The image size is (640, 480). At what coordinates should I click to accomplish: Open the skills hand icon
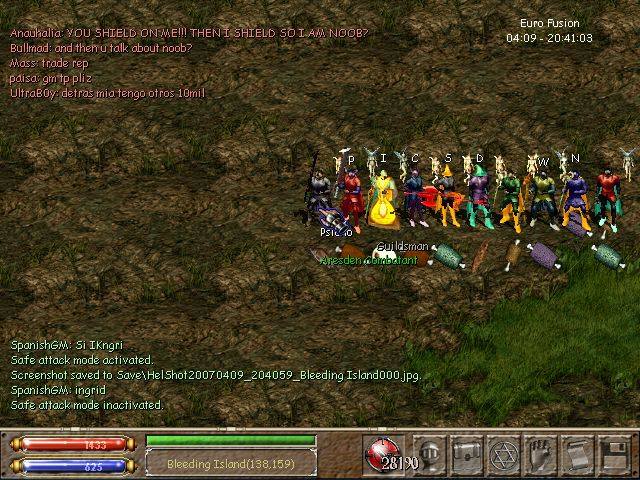coord(540,452)
